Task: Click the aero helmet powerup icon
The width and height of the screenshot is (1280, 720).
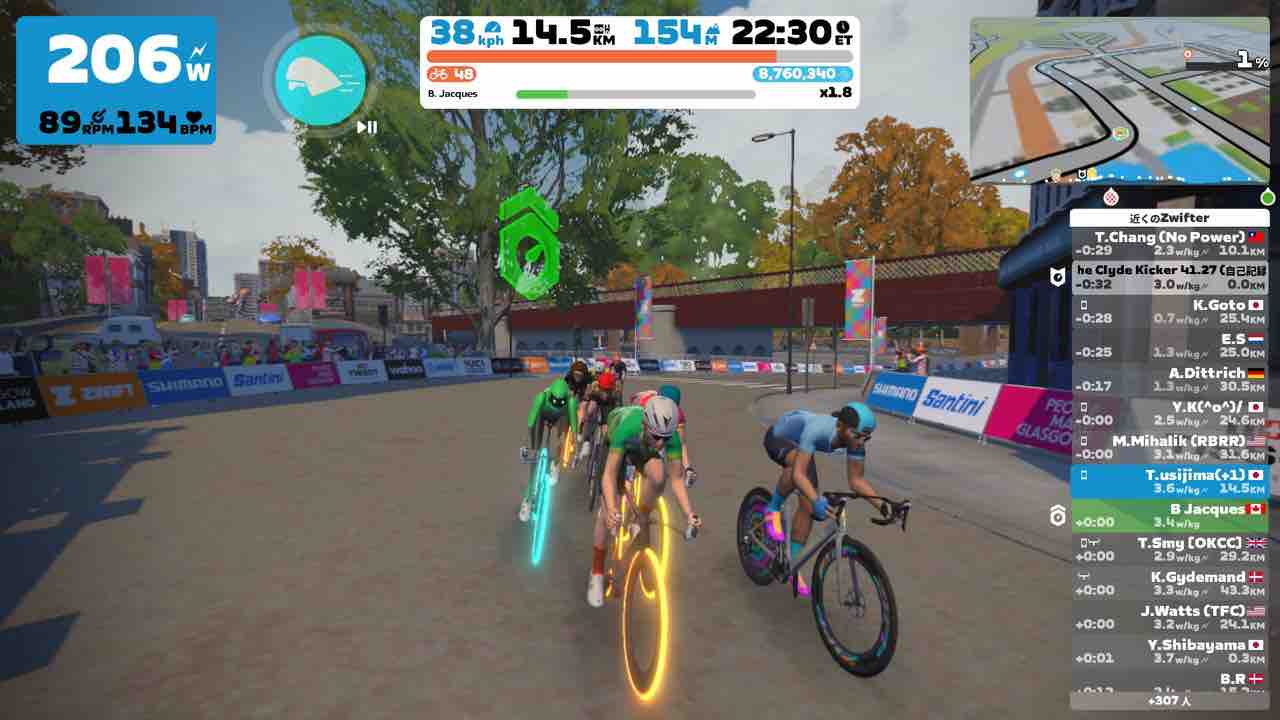Action: 318,80
